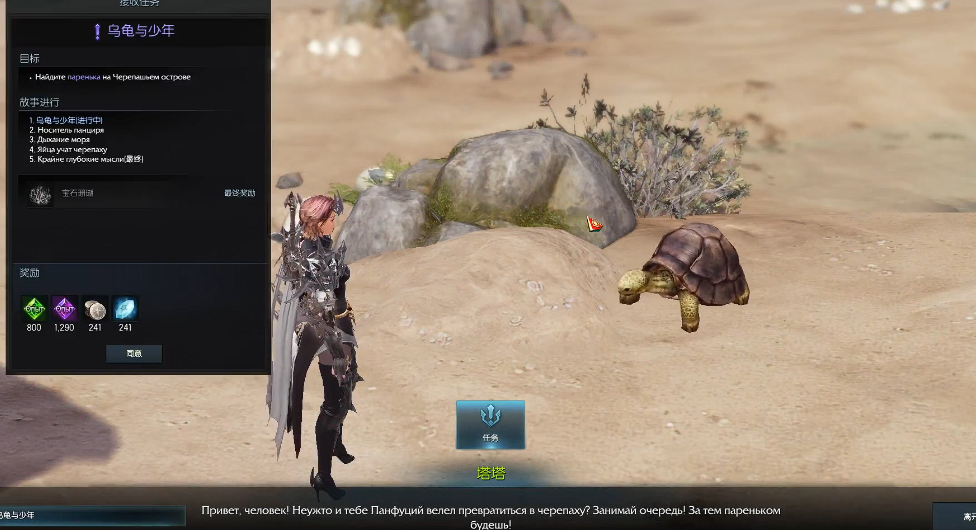Inspect the blue crystal shard reward icon
The height and width of the screenshot is (530, 976).
tap(125, 308)
